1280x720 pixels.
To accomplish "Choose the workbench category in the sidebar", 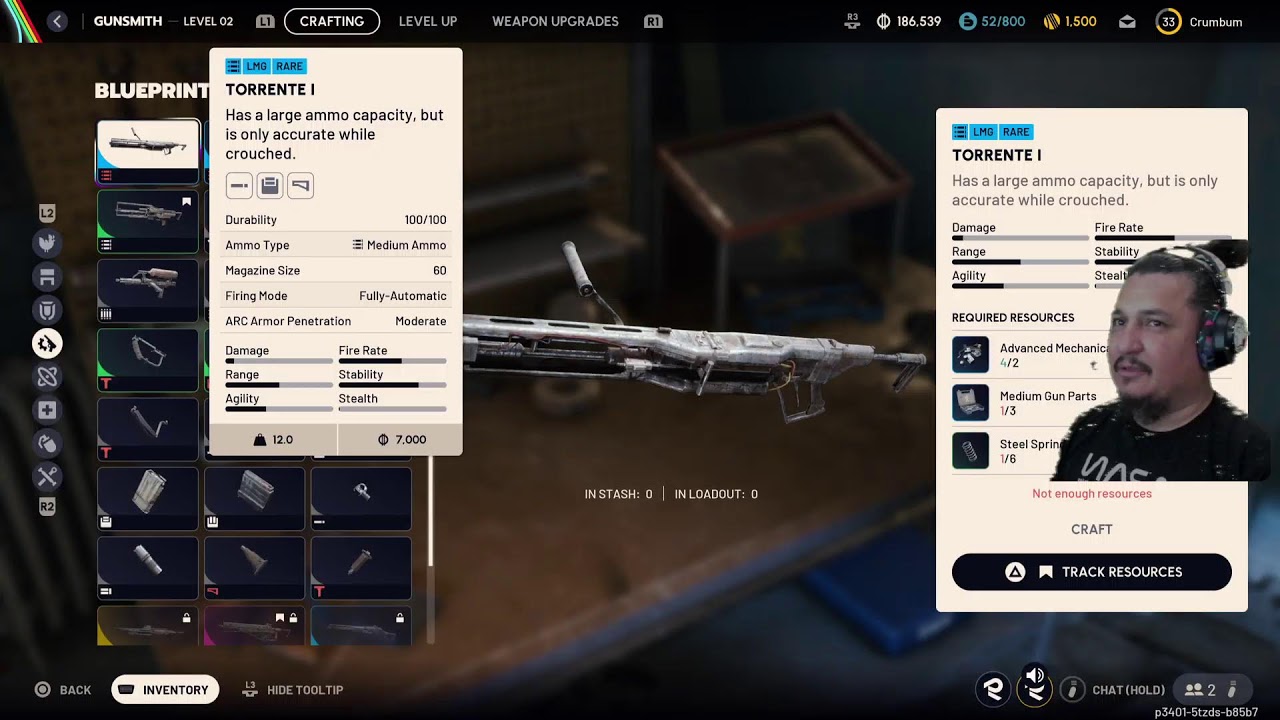I will pyautogui.click(x=47, y=277).
